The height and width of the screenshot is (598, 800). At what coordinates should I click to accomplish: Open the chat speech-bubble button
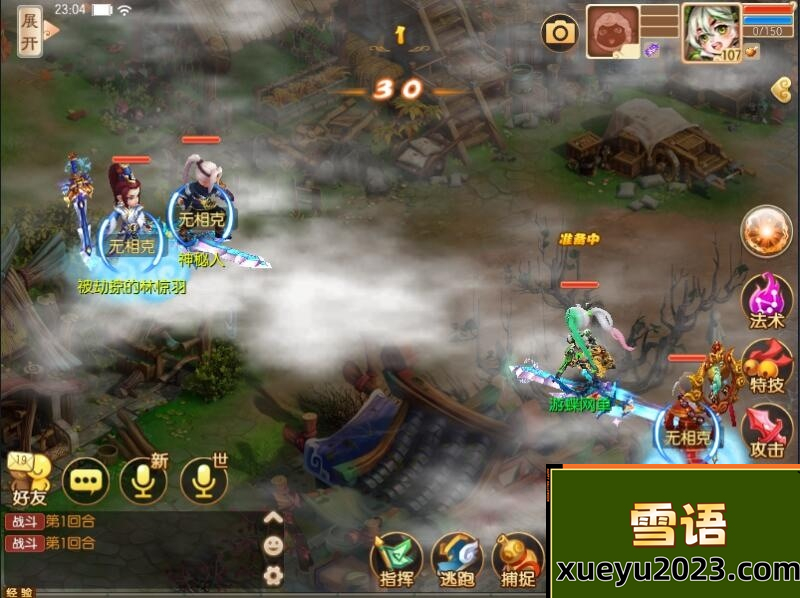pyautogui.click(x=85, y=483)
